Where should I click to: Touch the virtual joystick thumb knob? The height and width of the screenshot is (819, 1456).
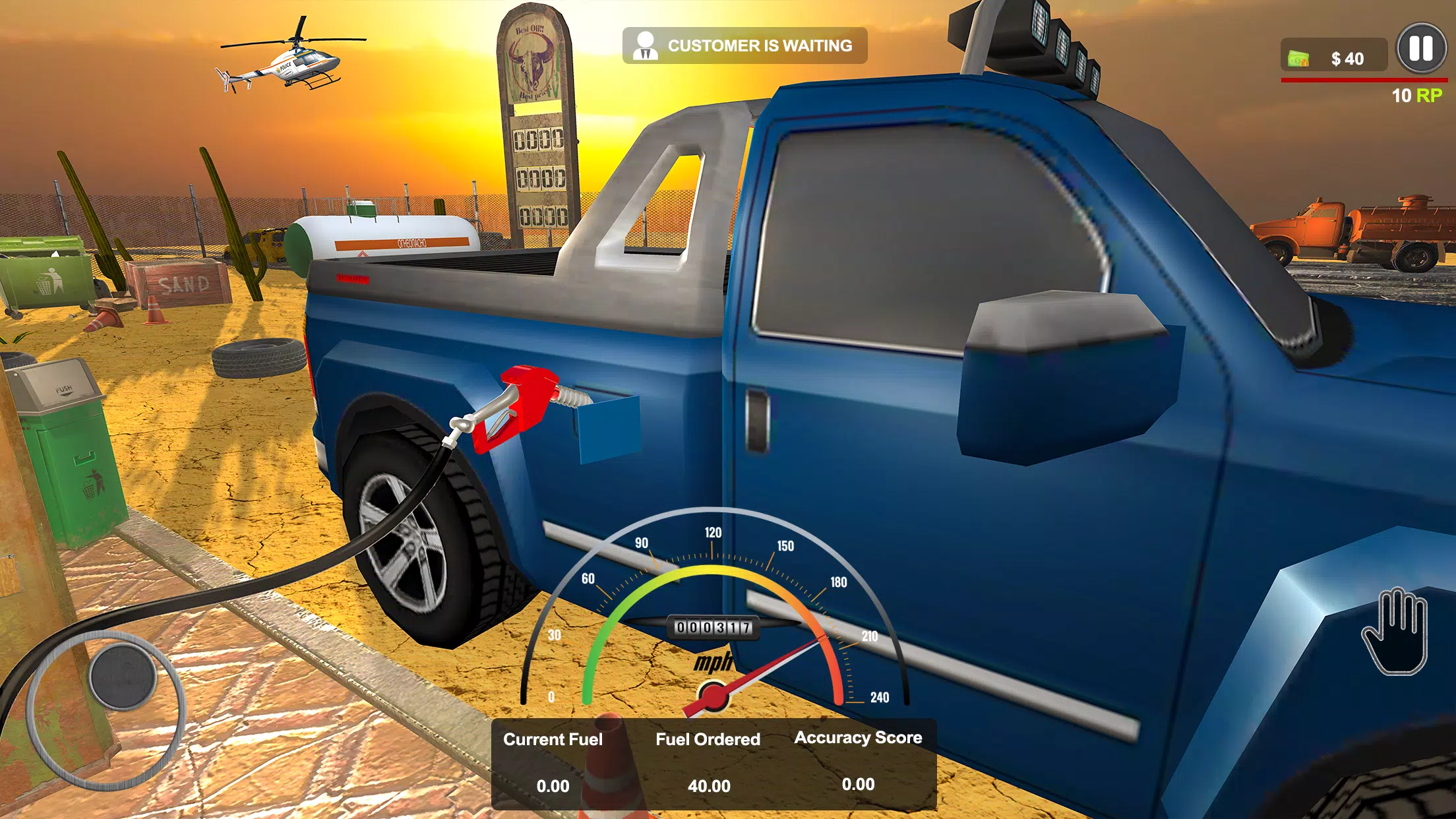[122, 677]
